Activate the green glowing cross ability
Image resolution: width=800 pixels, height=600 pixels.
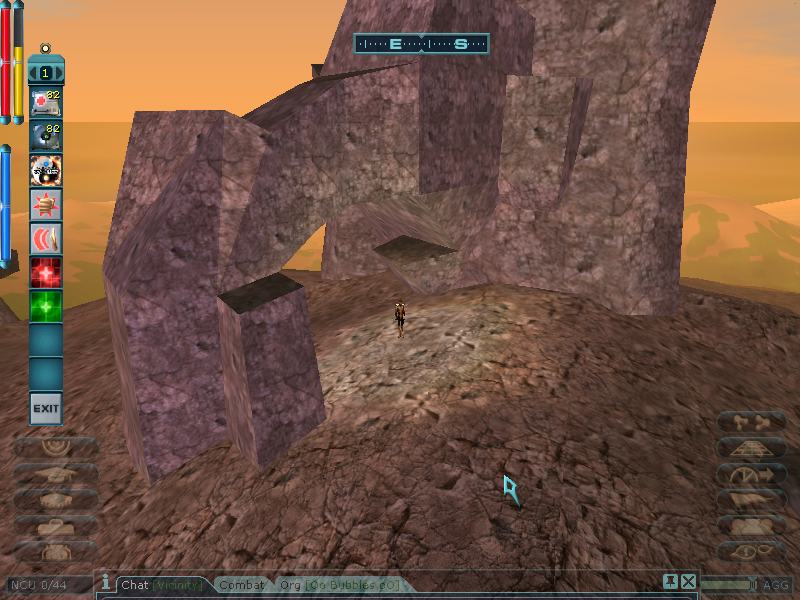pos(46,306)
